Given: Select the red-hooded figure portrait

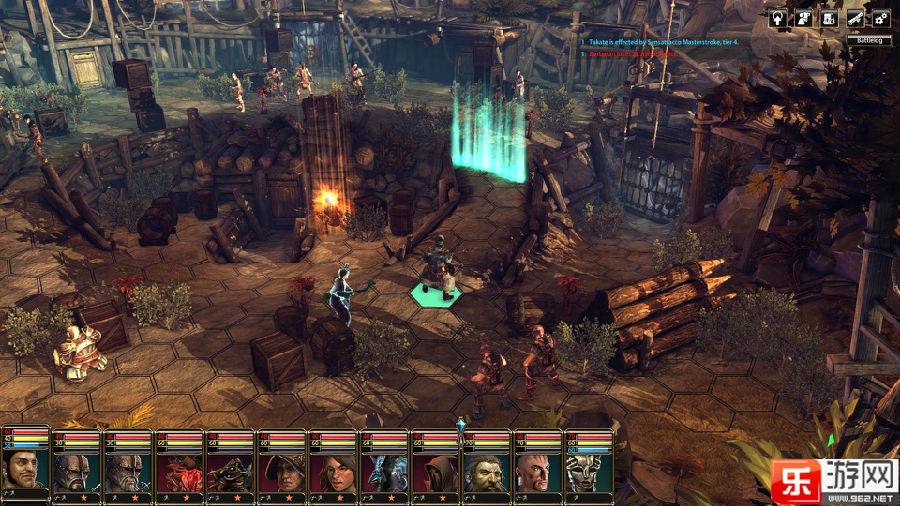Looking at the screenshot, I should coord(435,472).
